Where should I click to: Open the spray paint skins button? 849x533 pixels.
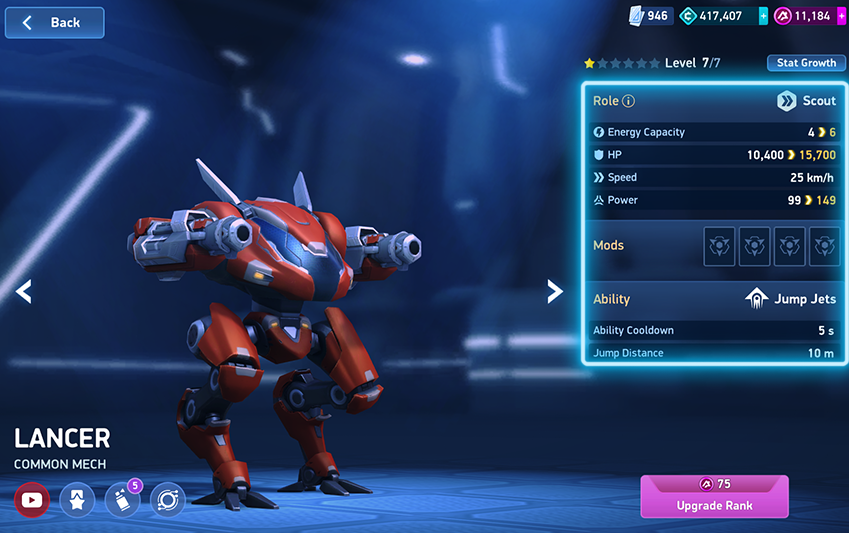[122, 499]
